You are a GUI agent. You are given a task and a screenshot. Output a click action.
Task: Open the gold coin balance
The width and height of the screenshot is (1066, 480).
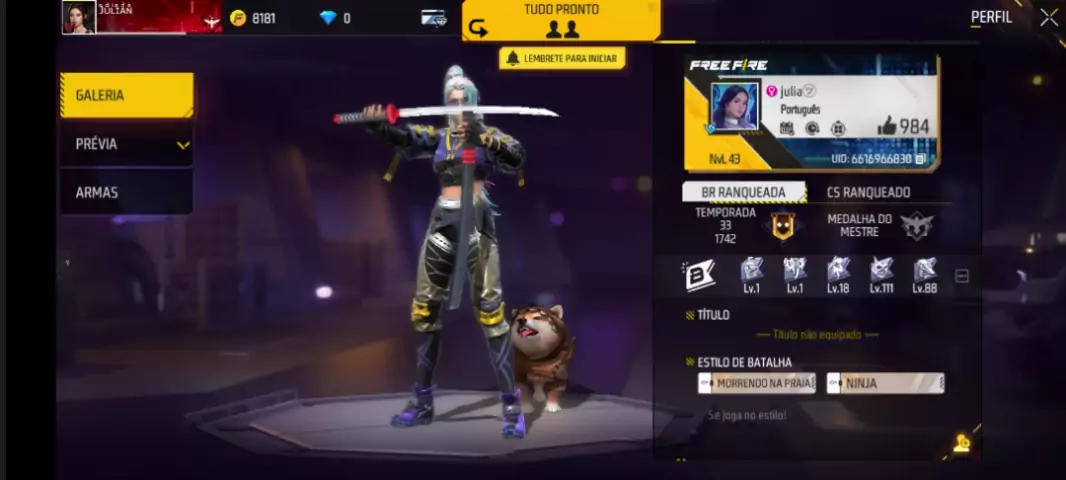pyautogui.click(x=253, y=18)
